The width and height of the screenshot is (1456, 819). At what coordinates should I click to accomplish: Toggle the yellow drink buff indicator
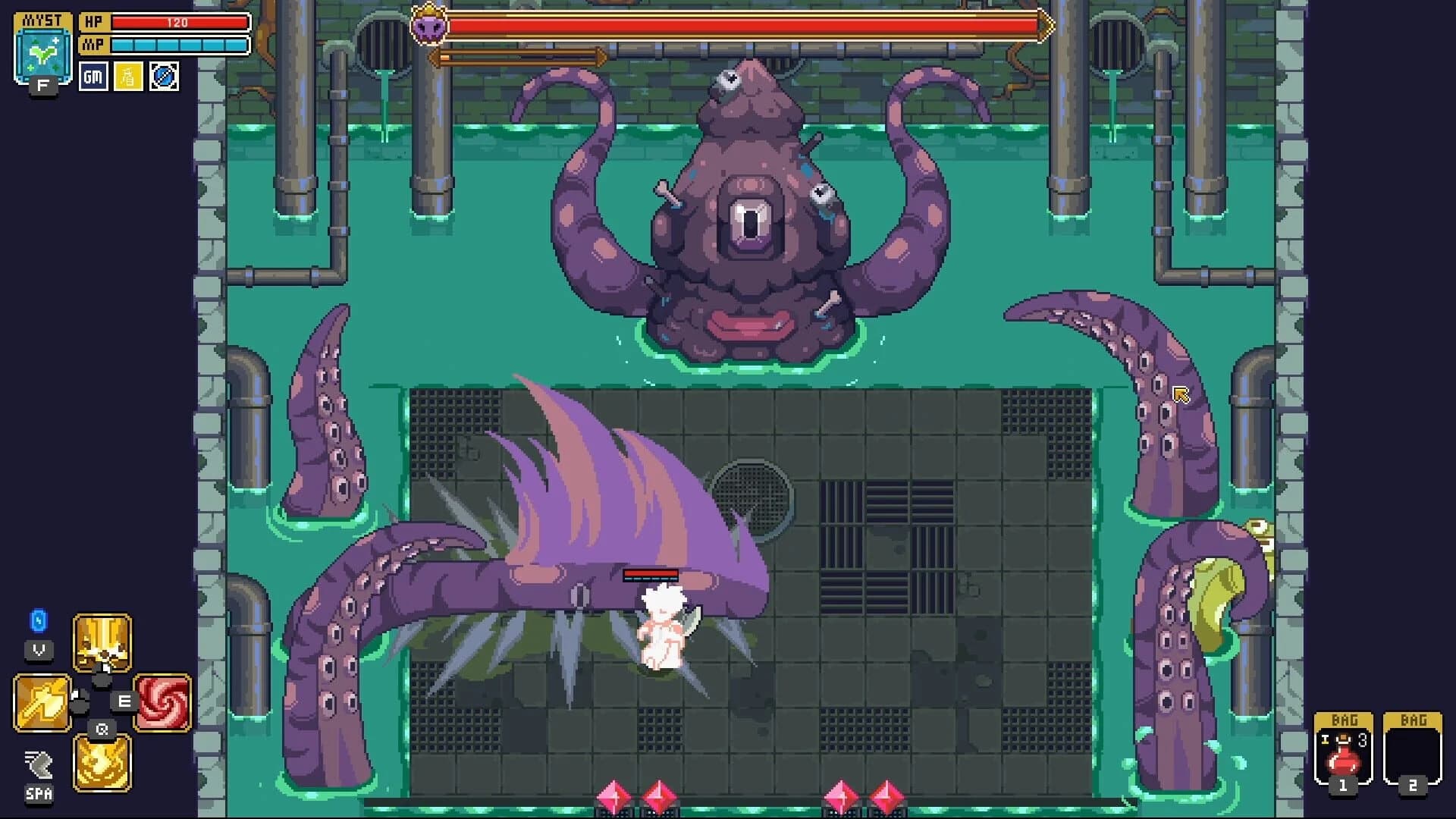click(127, 77)
